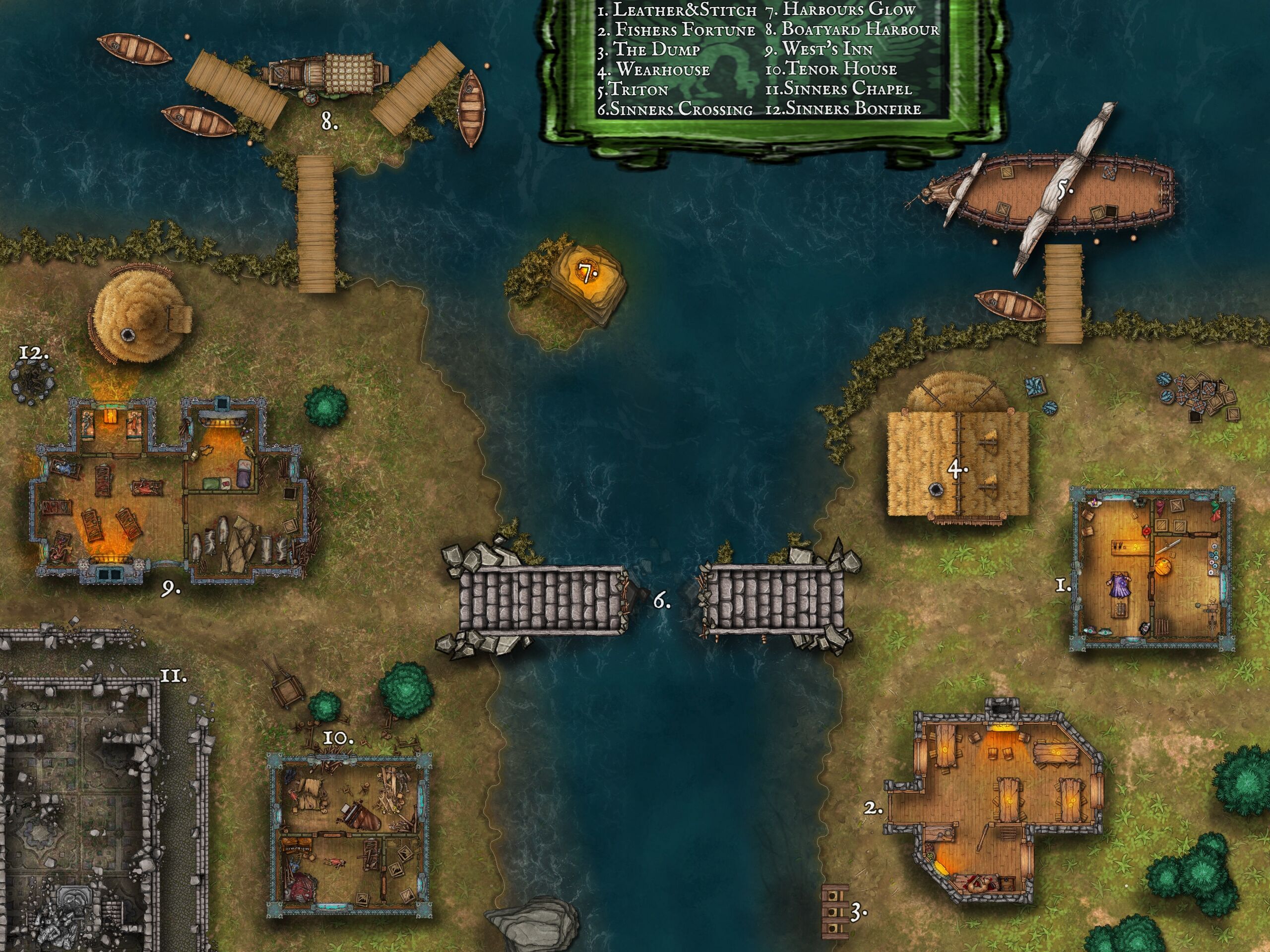Choose the Tenor House legend entry
The image size is (1270, 952).
[831, 69]
